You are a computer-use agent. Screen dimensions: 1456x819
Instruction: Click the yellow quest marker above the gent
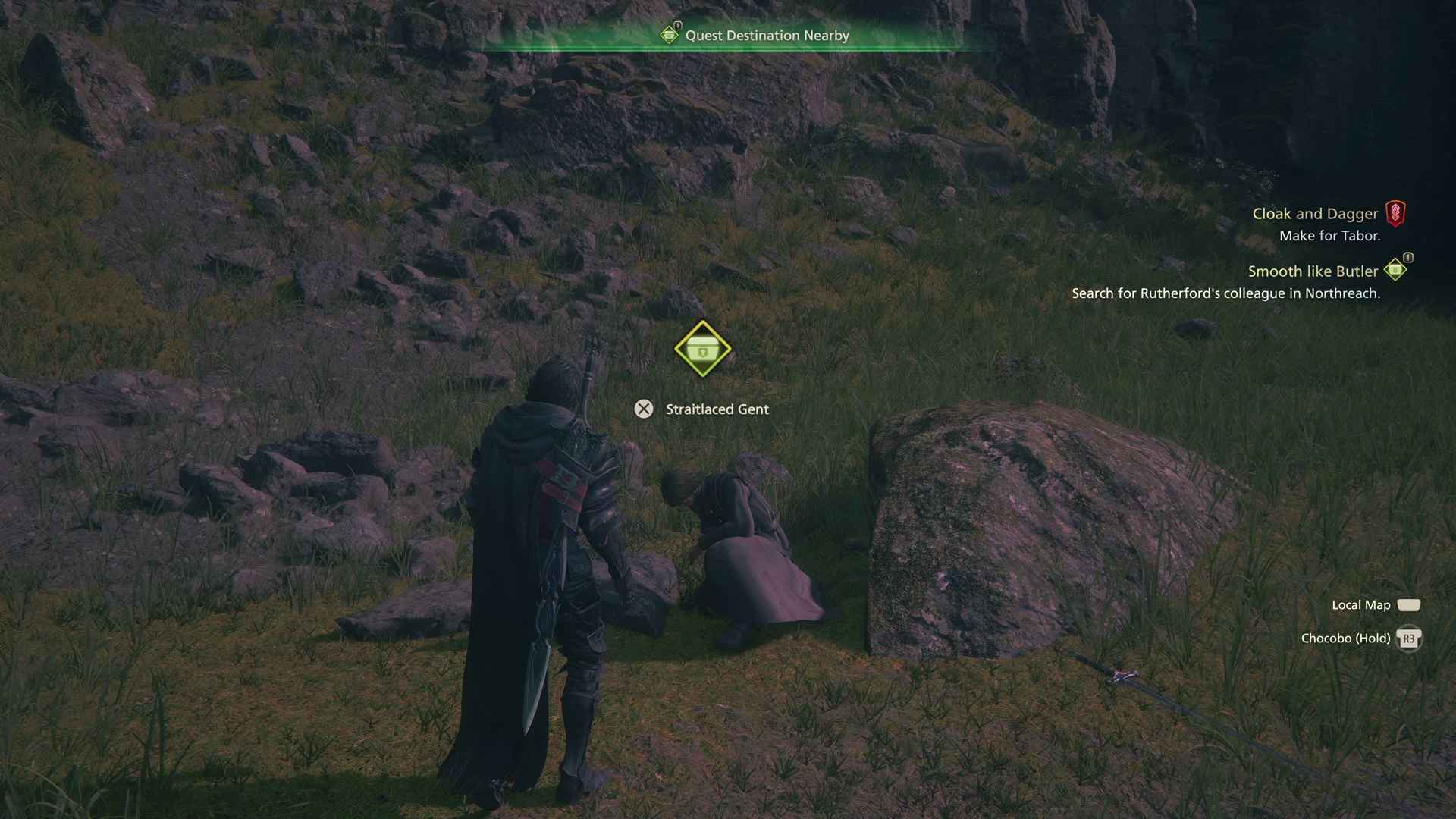(x=702, y=350)
